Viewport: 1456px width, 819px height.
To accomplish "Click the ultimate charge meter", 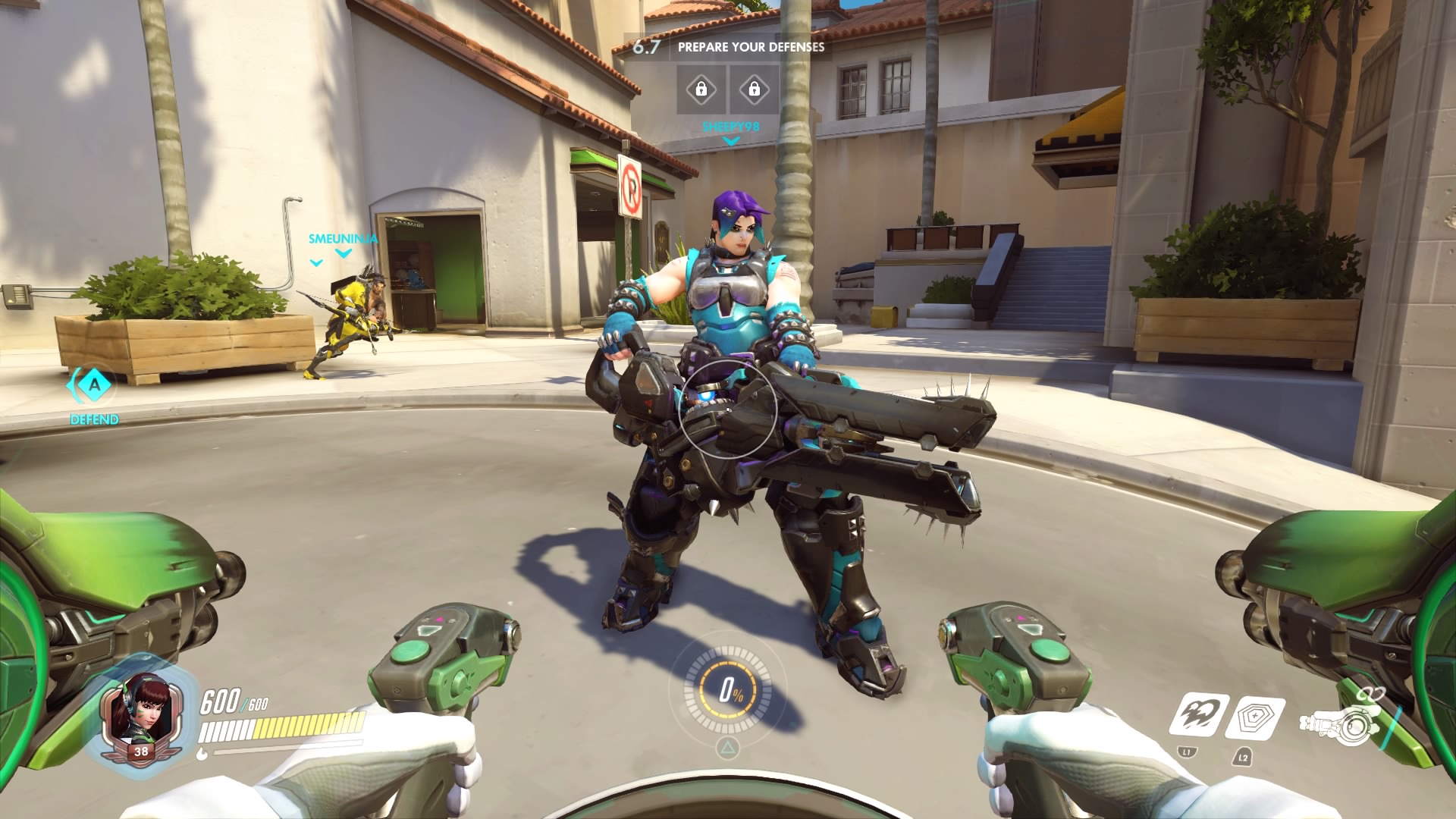I will (730, 690).
